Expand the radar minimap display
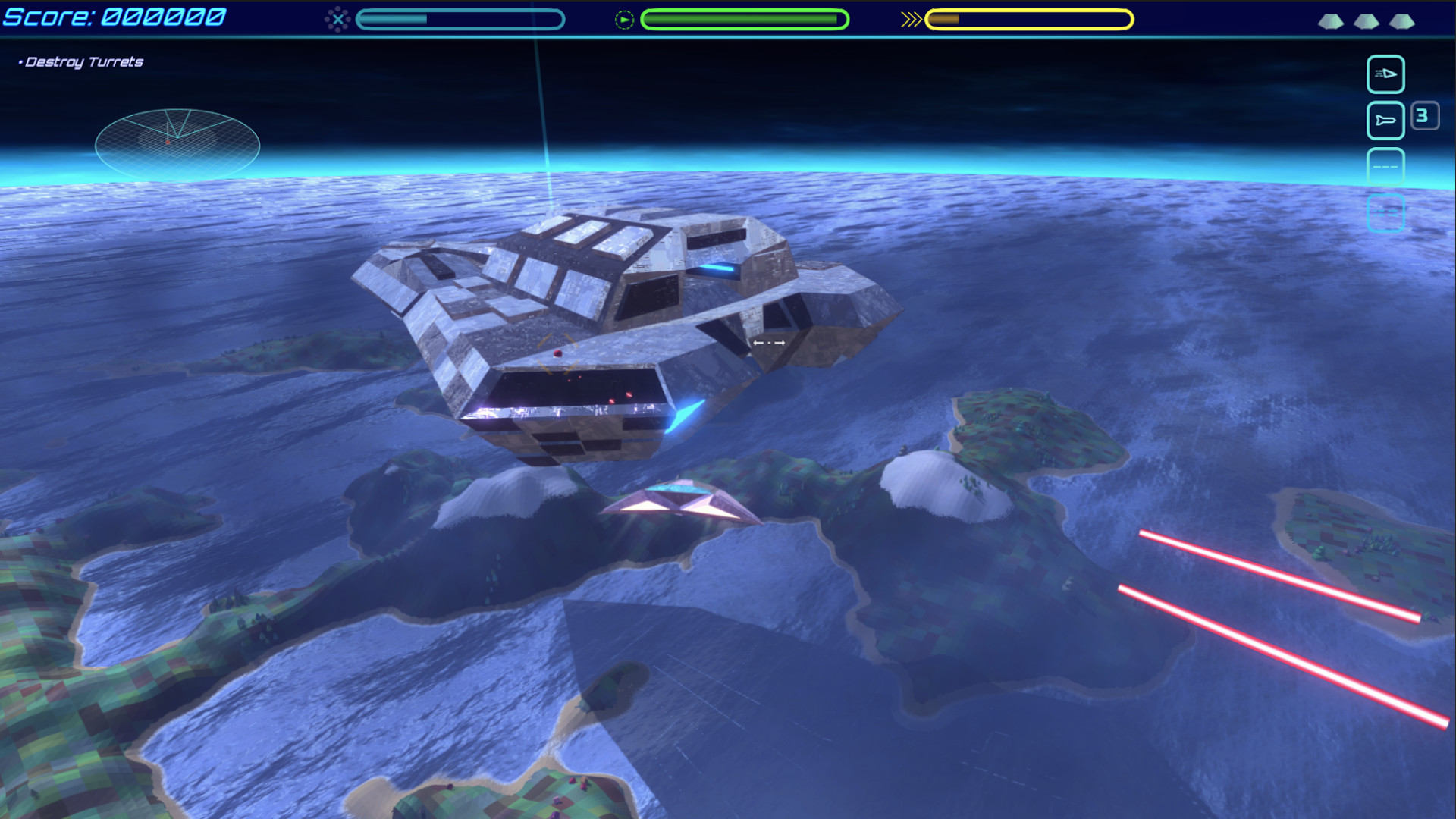 pyautogui.click(x=177, y=138)
